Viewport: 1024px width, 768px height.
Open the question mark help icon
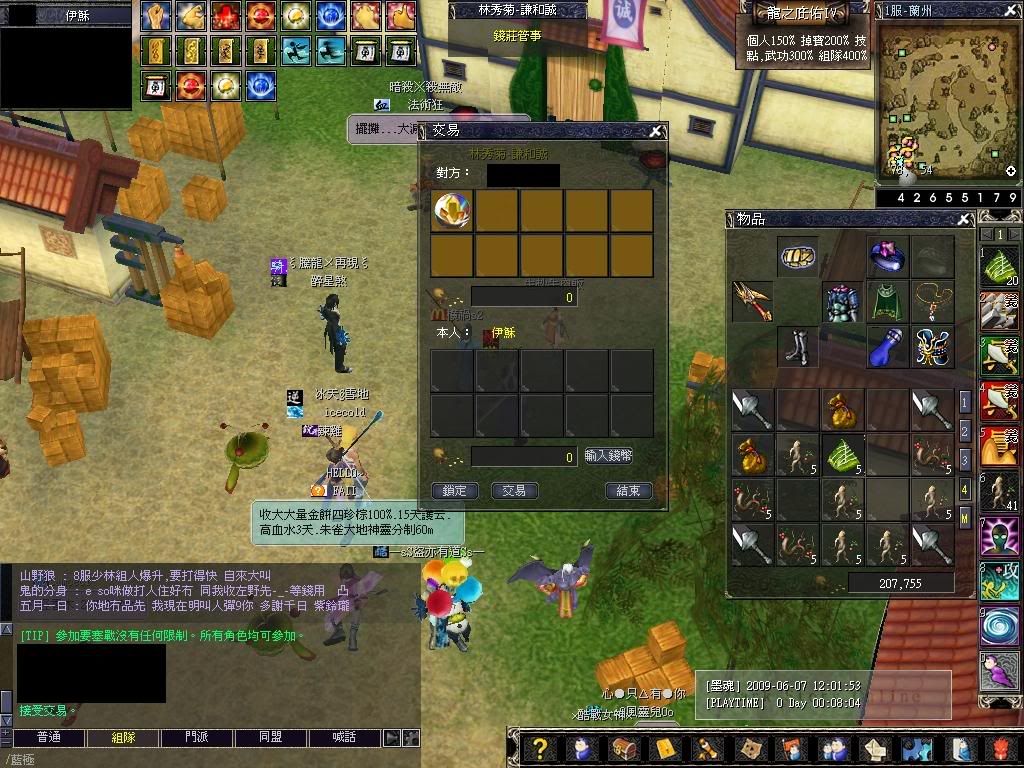click(540, 748)
